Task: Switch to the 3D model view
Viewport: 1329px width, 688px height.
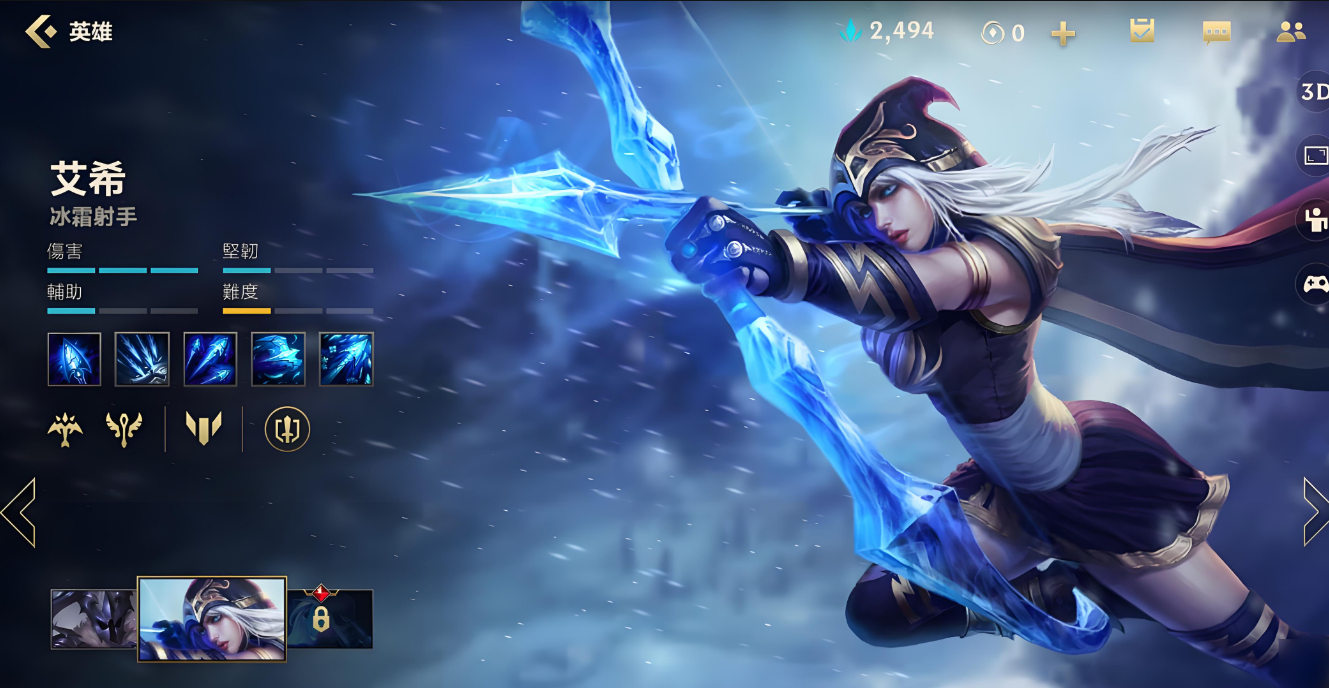Action: pos(1313,93)
